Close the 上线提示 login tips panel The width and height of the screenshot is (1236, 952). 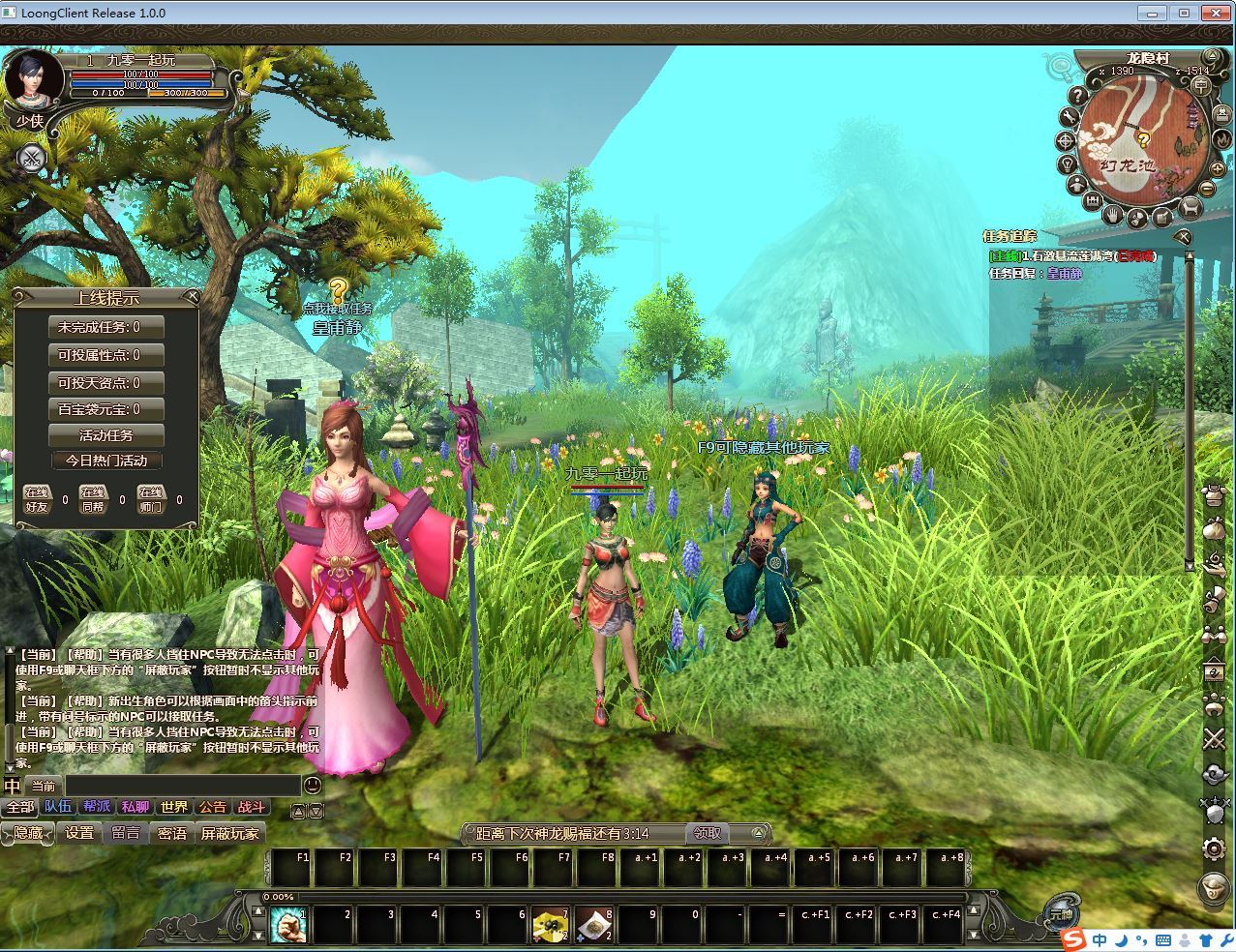click(x=192, y=296)
